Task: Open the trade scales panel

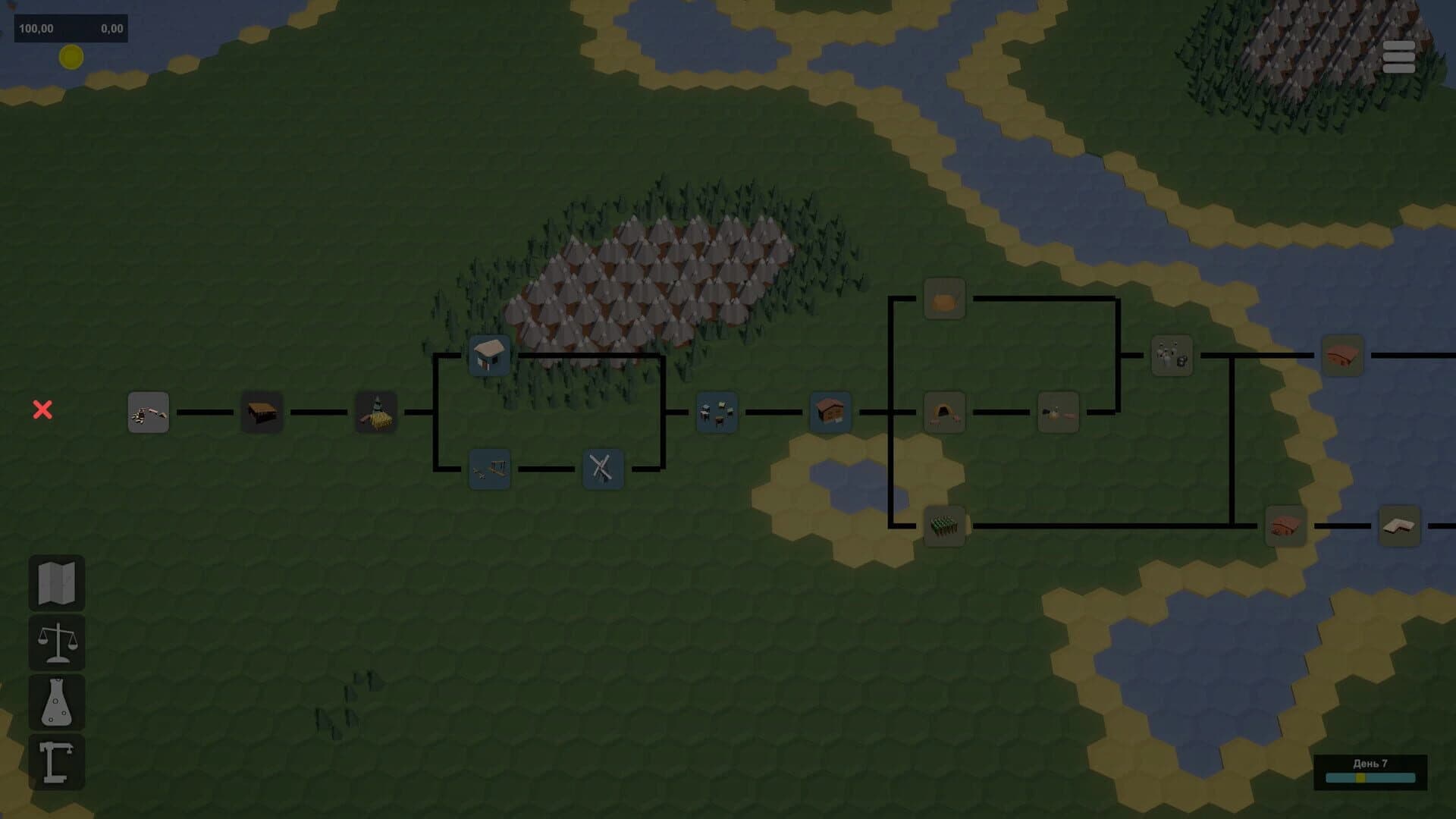Action: click(57, 643)
